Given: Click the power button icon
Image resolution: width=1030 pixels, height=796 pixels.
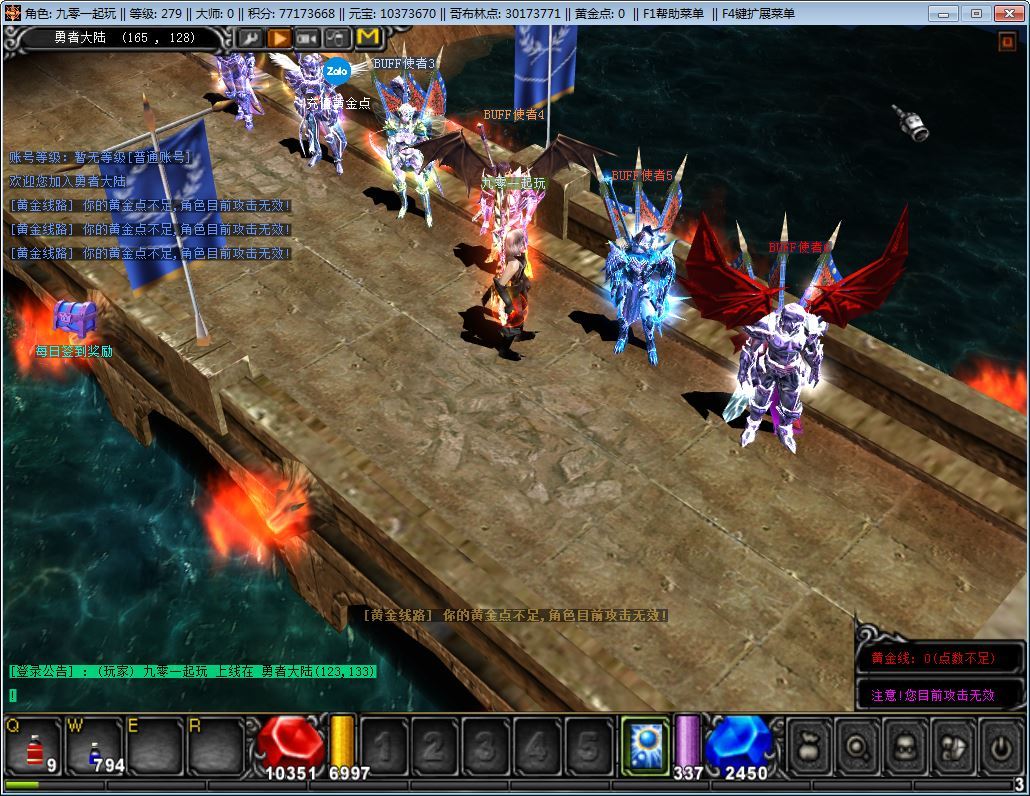Looking at the screenshot, I should tap(999, 745).
